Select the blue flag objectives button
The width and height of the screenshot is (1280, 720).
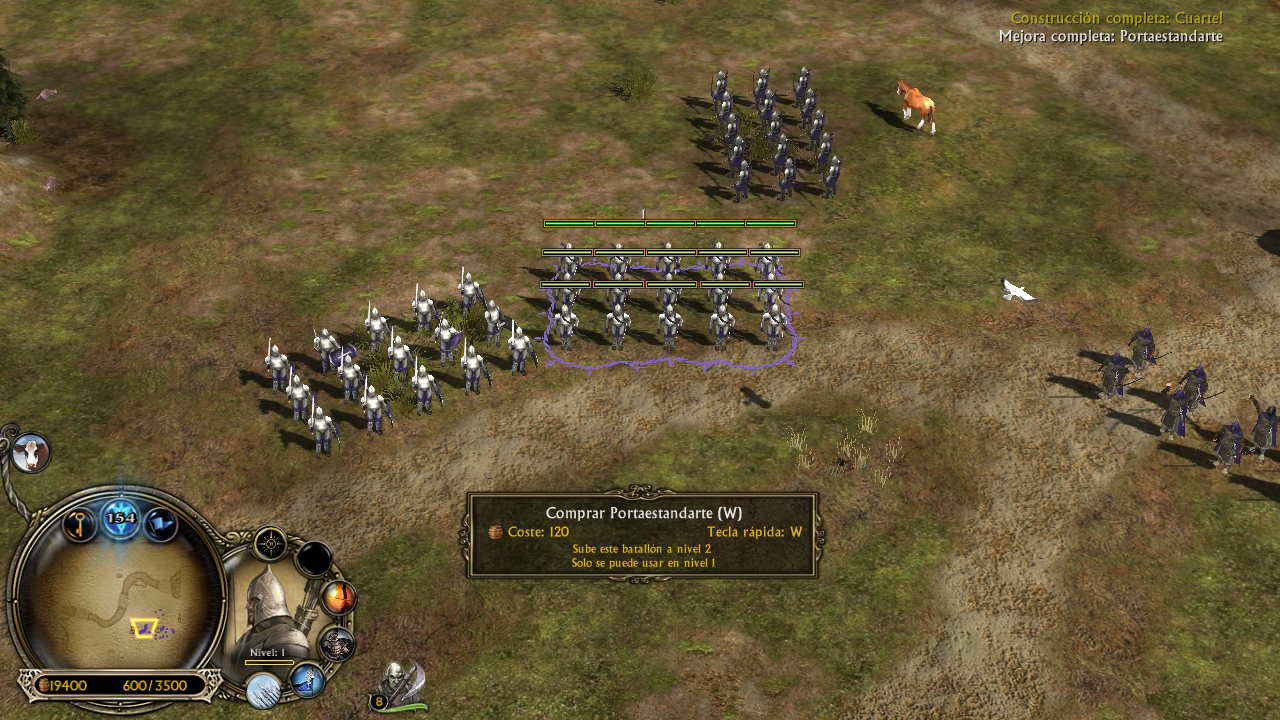pyautogui.click(x=161, y=524)
